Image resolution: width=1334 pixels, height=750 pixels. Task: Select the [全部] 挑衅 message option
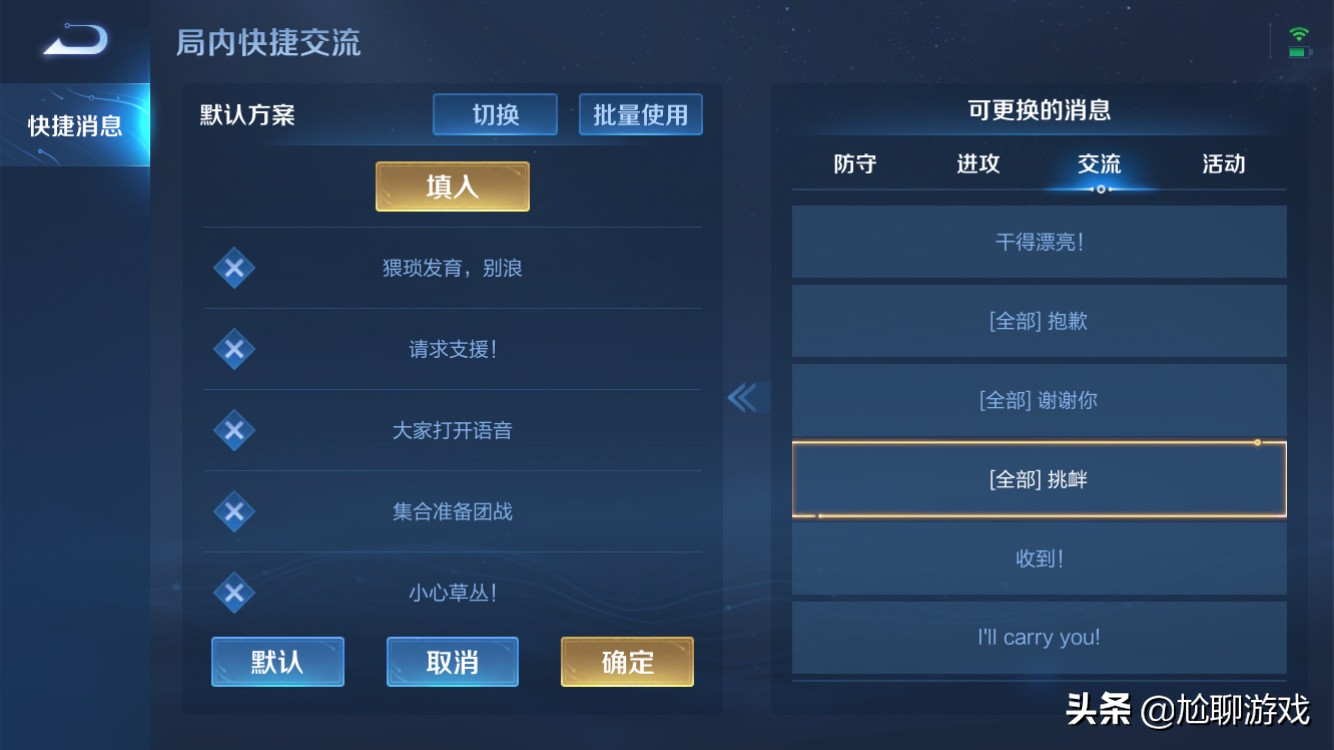[x=1039, y=478]
